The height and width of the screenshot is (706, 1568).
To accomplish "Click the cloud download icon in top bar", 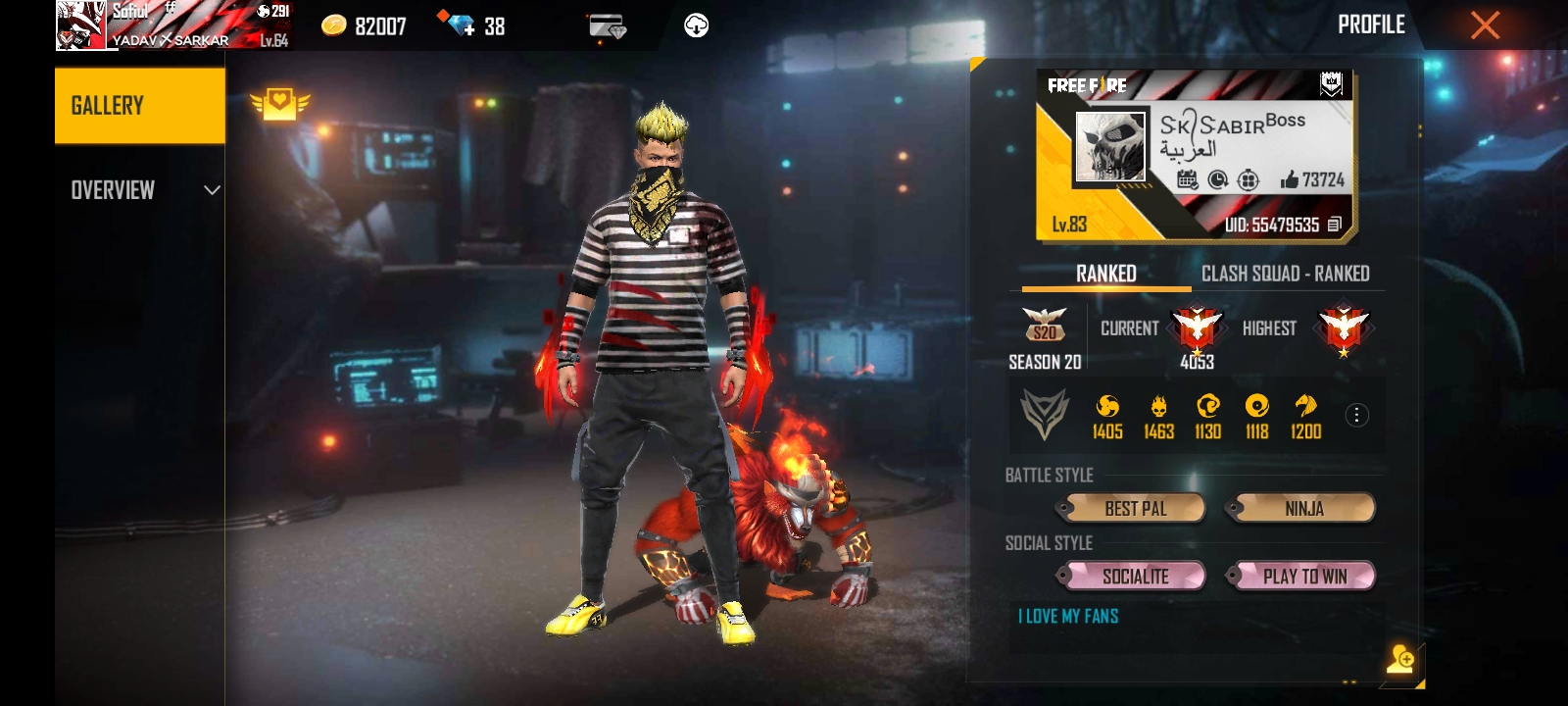I will click(698, 26).
